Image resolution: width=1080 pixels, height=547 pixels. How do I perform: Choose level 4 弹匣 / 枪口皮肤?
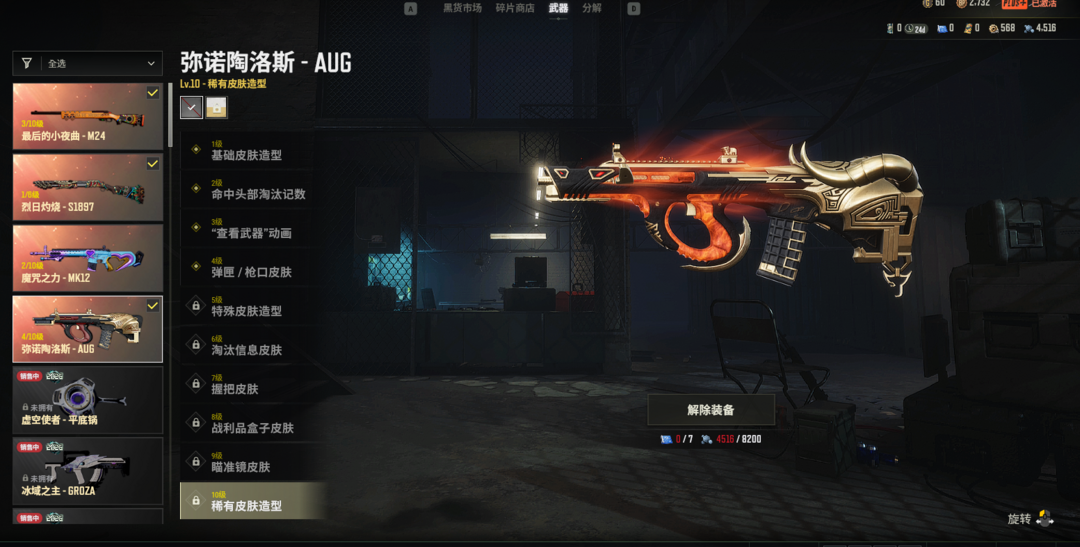(250, 268)
